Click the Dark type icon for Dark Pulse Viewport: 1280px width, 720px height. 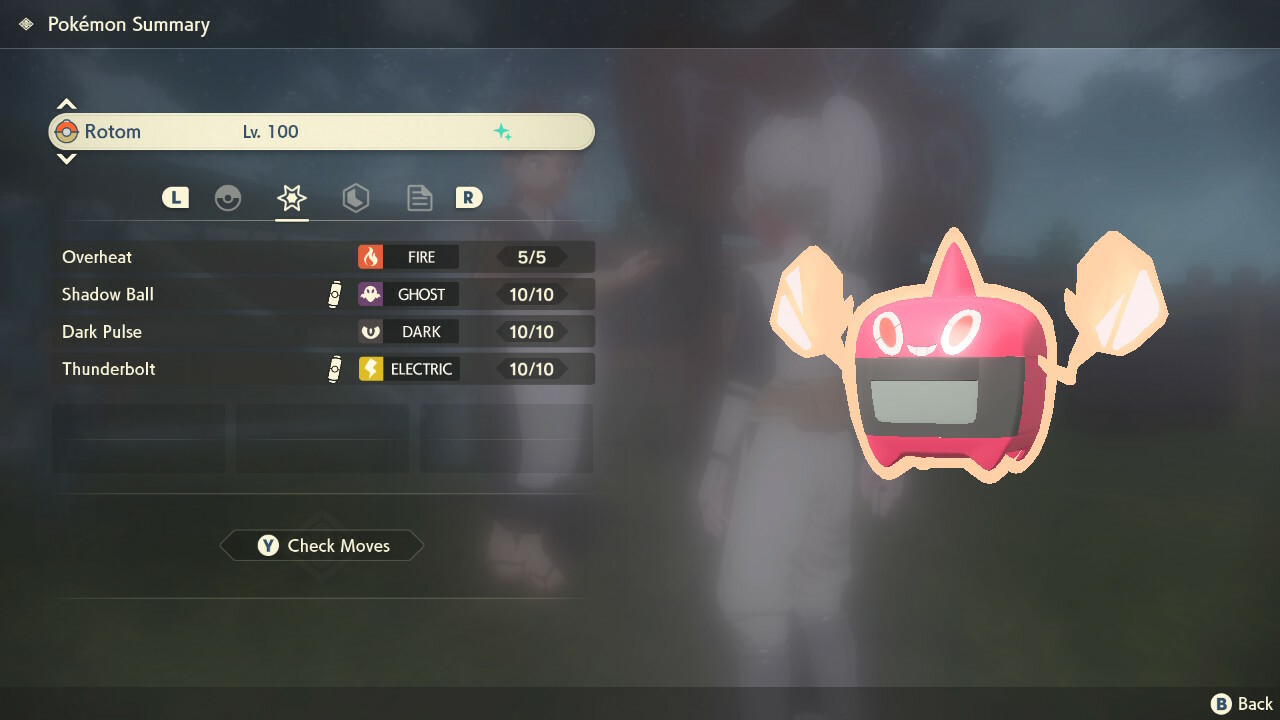[371, 331]
